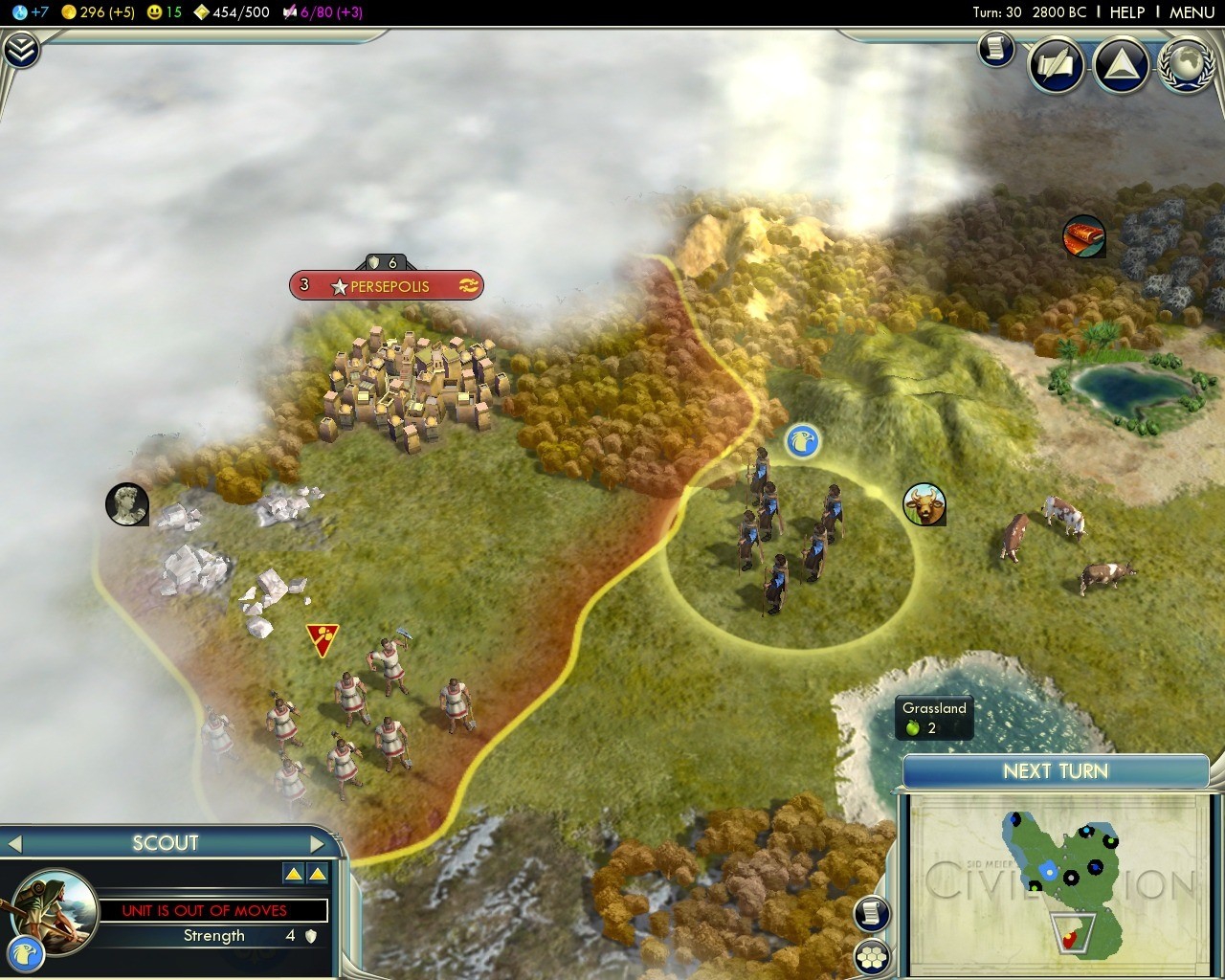The height and width of the screenshot is (980, 1225).
Task: Click the NEXT TURN button
Action: (1055, 771)
